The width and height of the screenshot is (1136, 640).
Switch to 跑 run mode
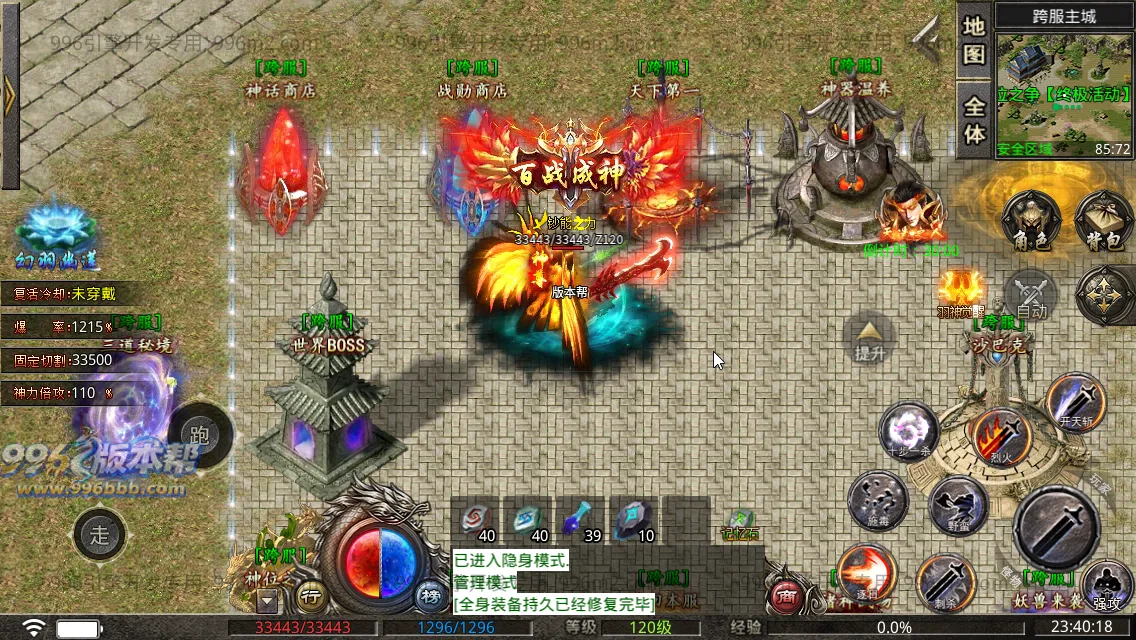point(199,435)
